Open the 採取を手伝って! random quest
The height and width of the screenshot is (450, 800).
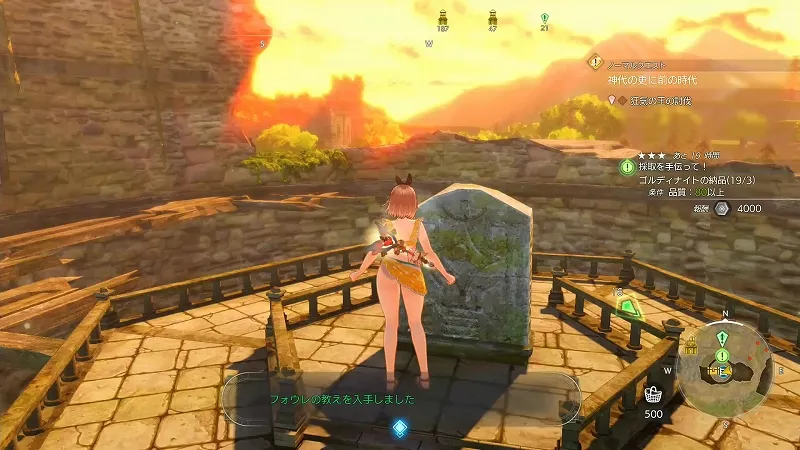(x=670, y=166)
